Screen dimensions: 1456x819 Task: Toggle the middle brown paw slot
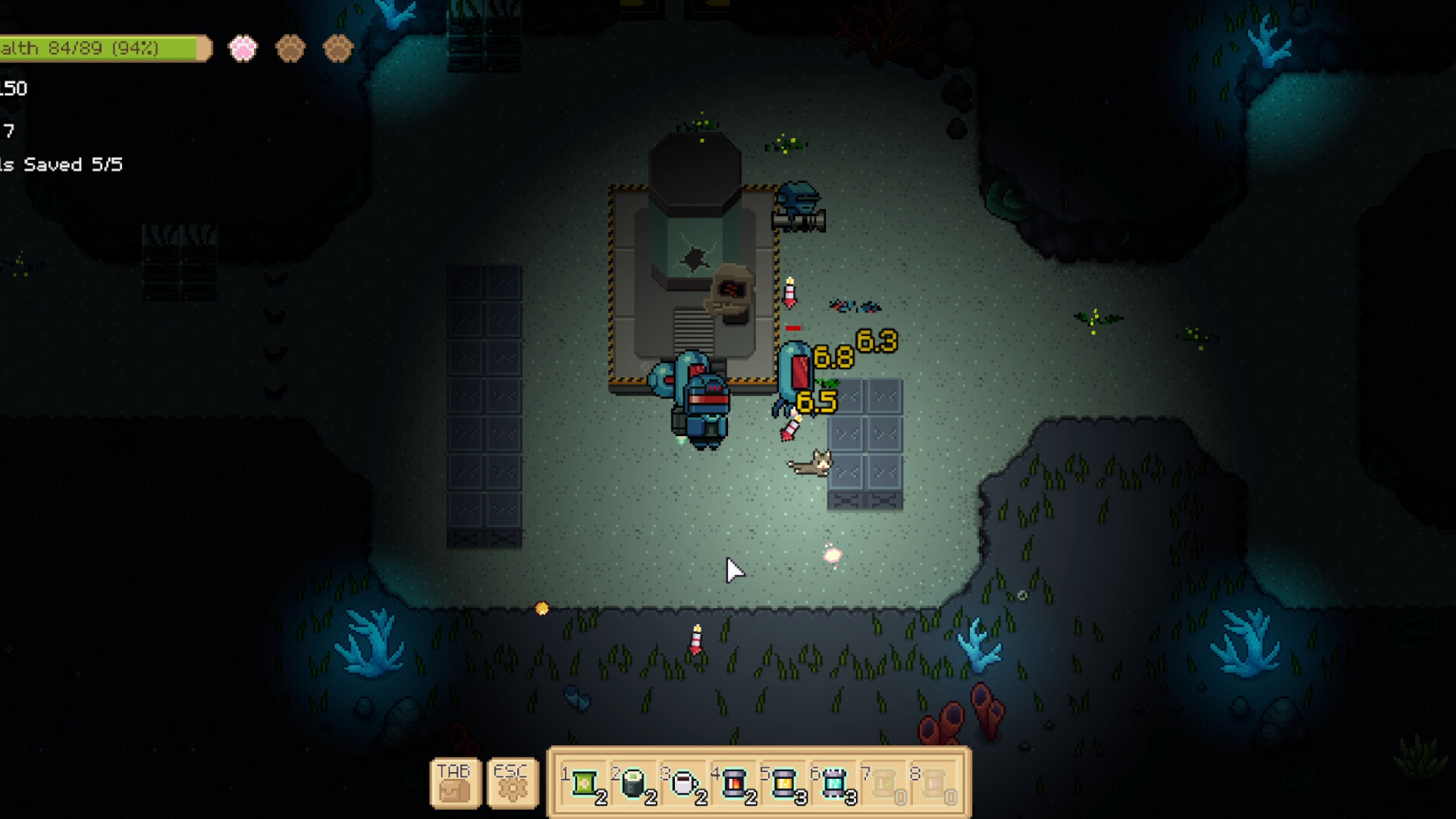[x=290, y=48]
